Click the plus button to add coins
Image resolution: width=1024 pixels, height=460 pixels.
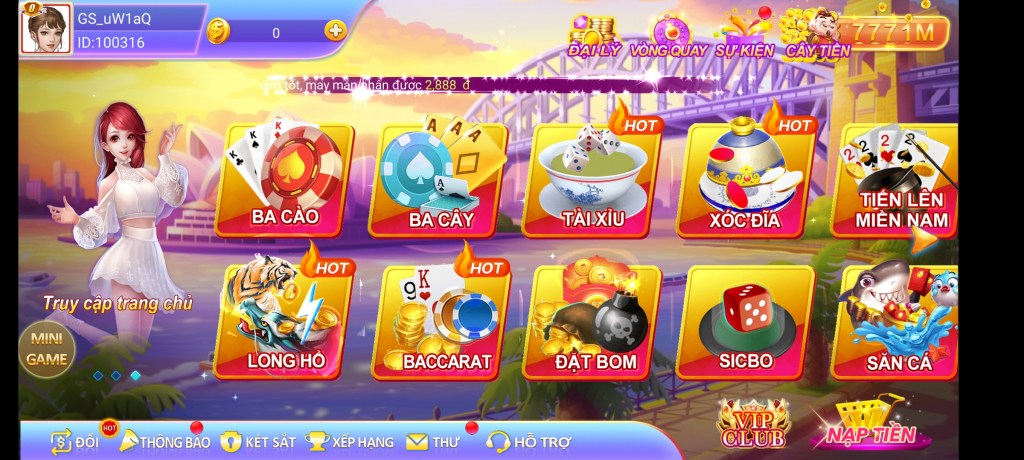click(335, 31)
